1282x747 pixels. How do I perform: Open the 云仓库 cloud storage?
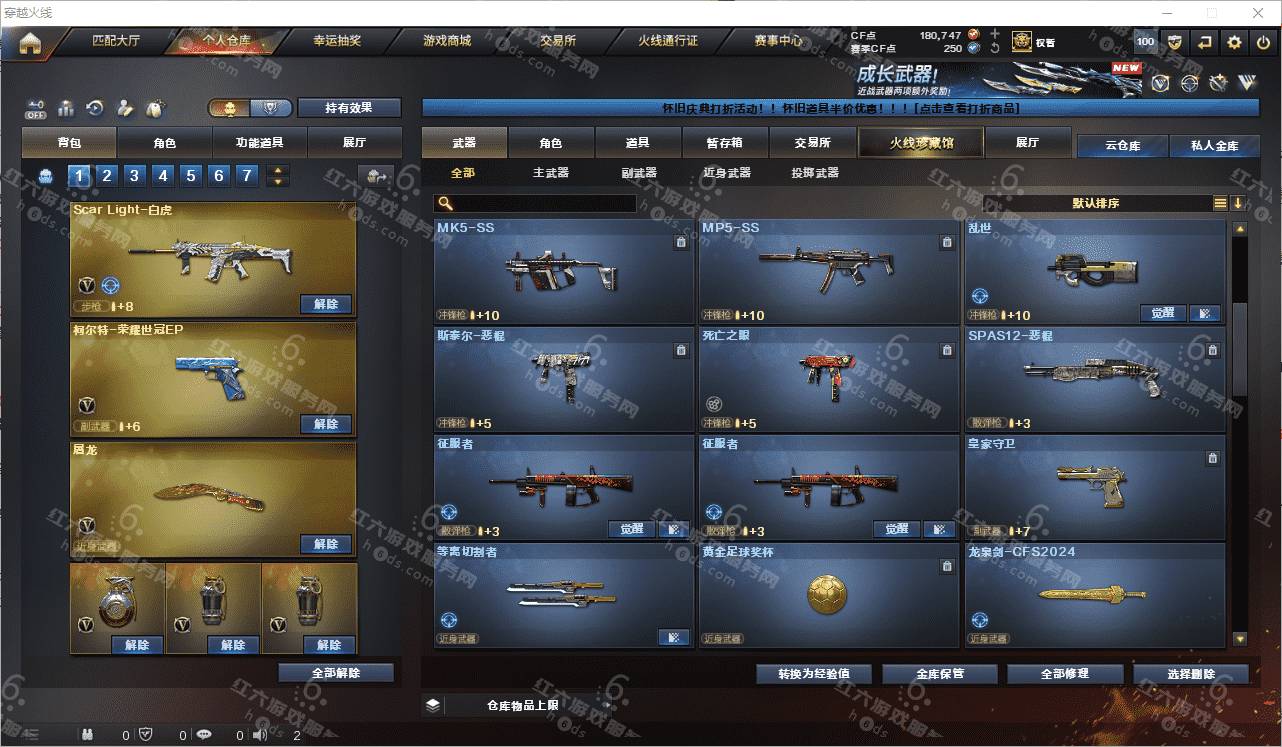point(1122,146)
